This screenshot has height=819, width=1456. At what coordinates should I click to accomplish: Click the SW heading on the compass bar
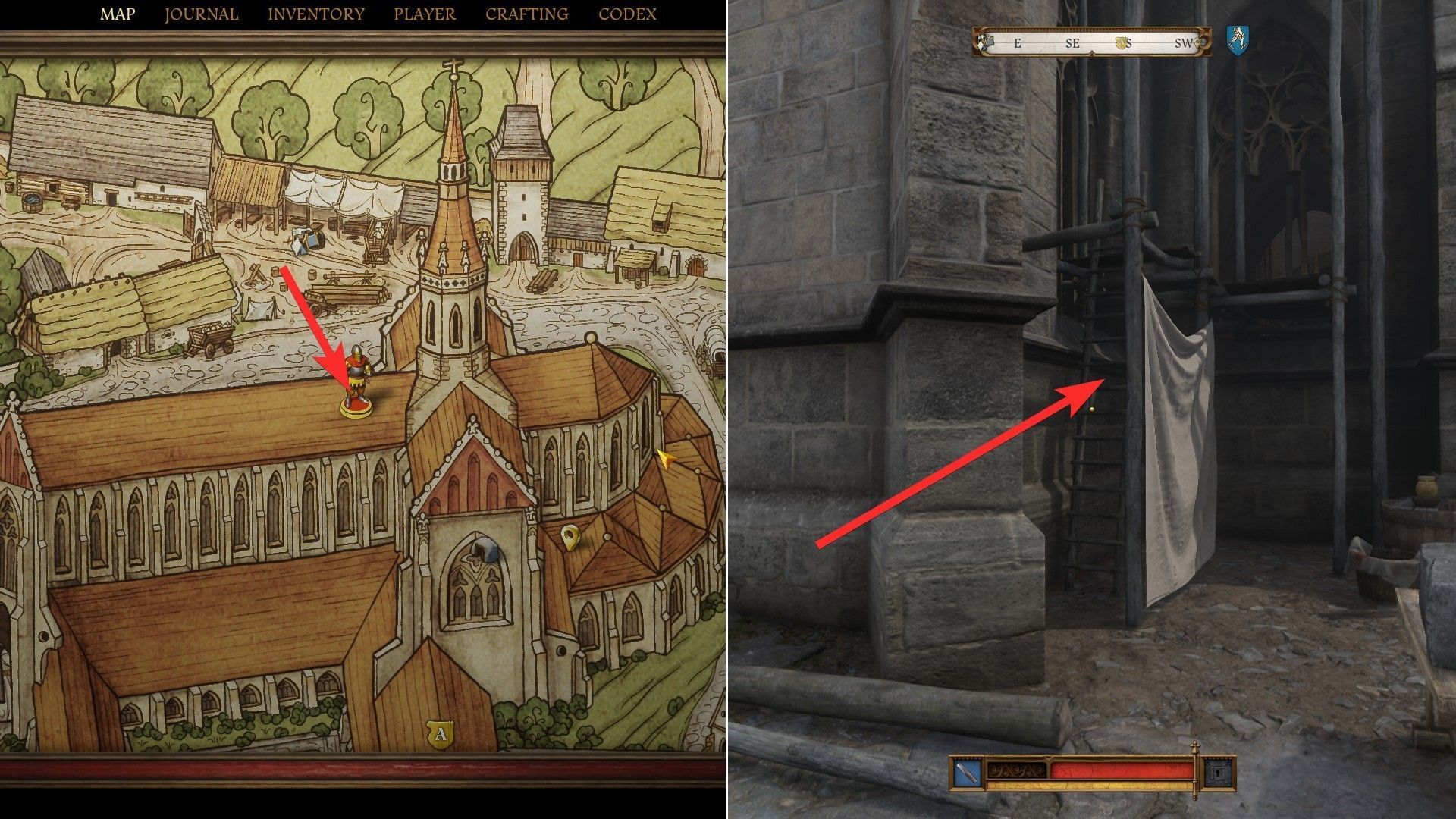click(x=1184, y=44)
